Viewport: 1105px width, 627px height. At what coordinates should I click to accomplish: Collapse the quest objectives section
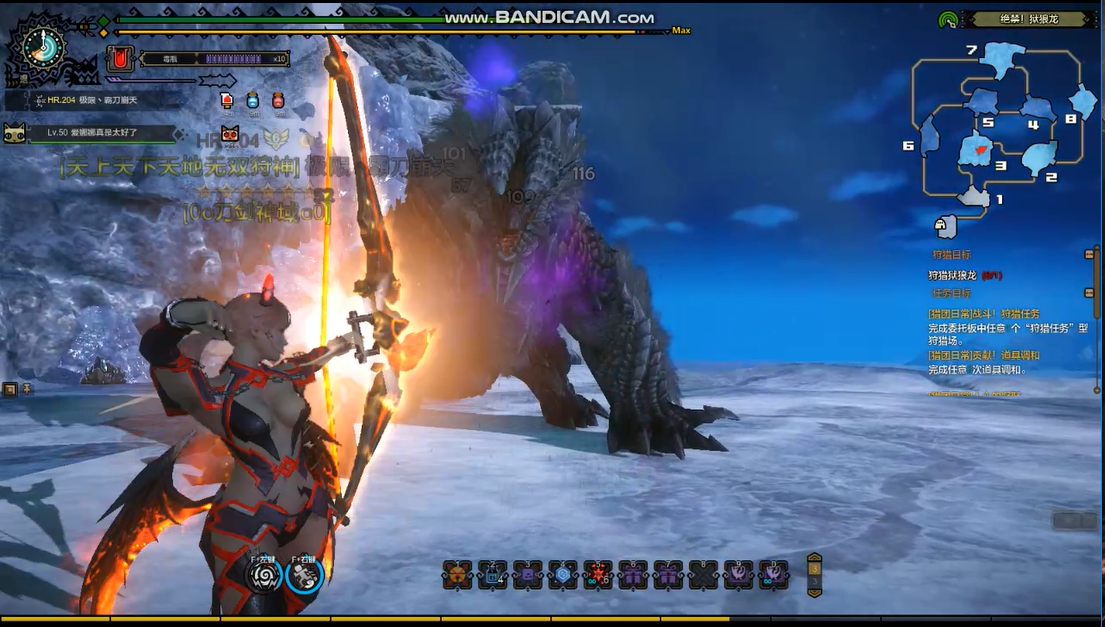click(1088, 293)
